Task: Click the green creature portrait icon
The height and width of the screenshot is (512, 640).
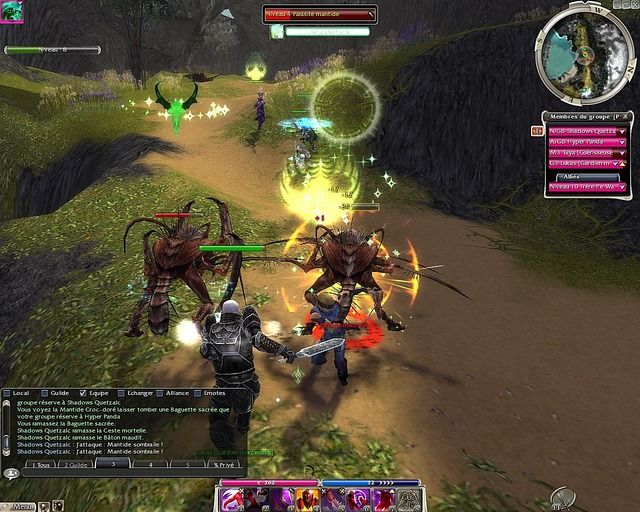Action: (x=11, y=11)
